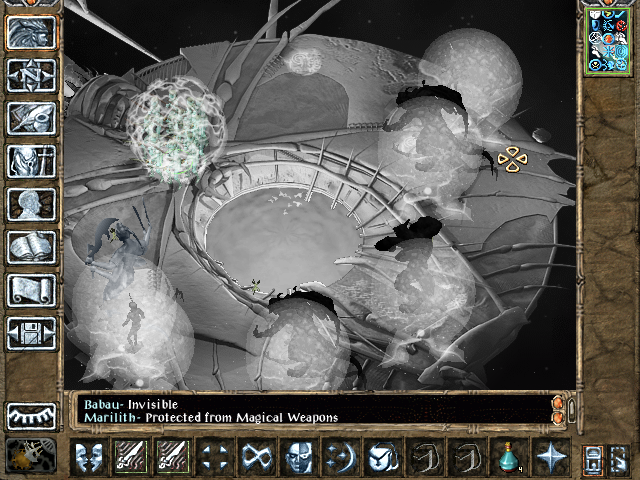This screenshot has height=480, width=640.
Task: Open the options menu with floppy disk icon
Action: click(31, 333)
